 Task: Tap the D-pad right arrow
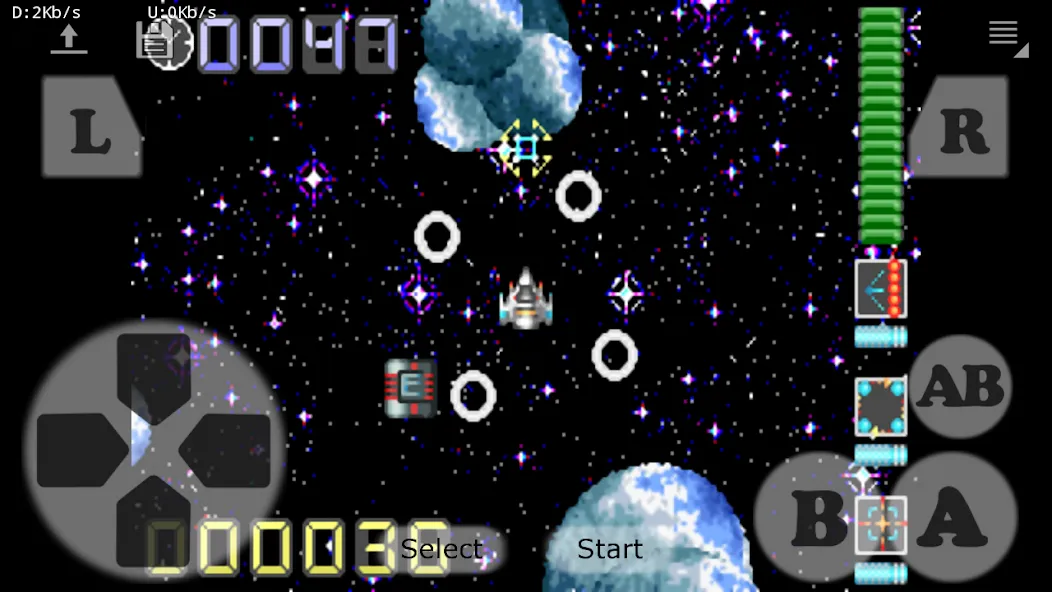click(230, 450)
